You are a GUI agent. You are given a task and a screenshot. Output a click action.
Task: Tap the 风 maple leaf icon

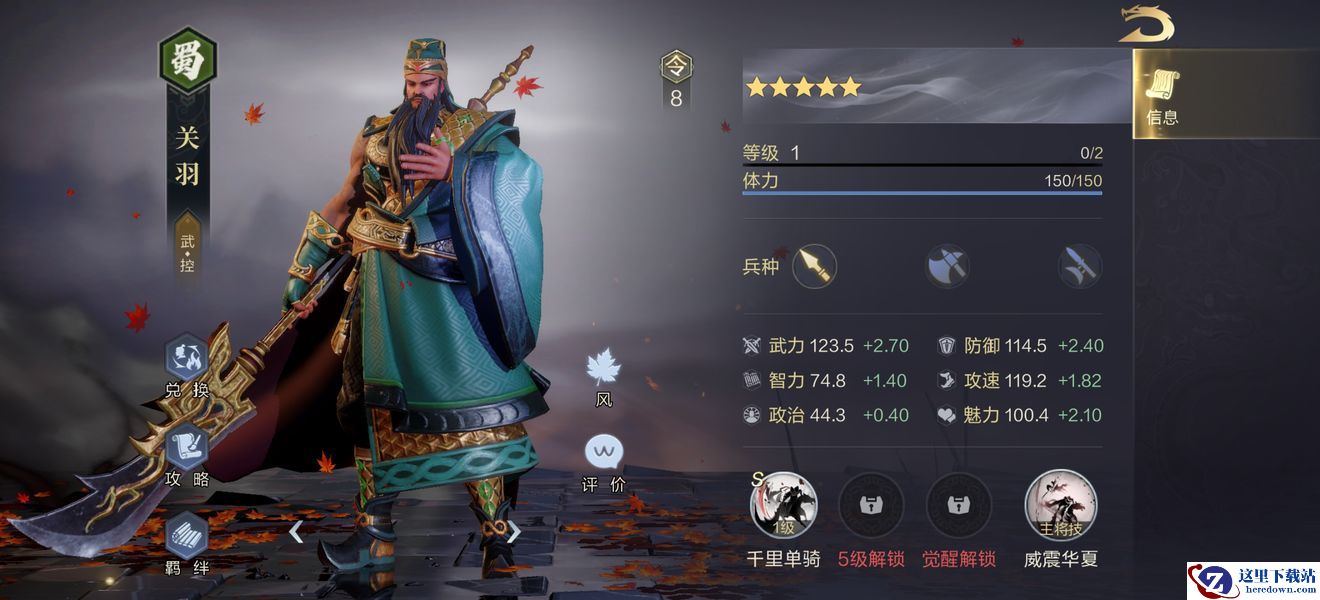[604, 370]
